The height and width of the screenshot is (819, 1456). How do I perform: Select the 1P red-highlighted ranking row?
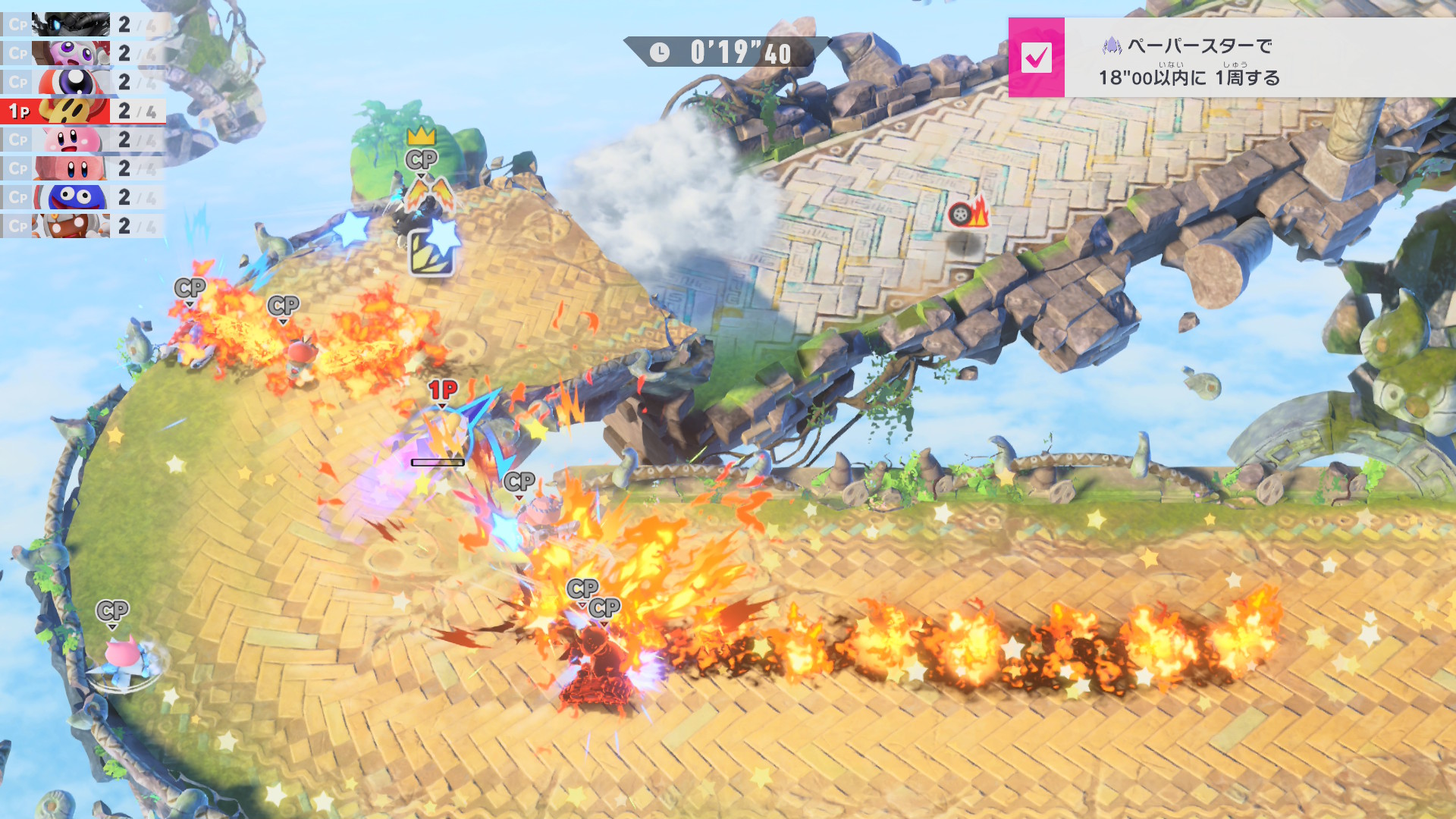tap(82, 111)
